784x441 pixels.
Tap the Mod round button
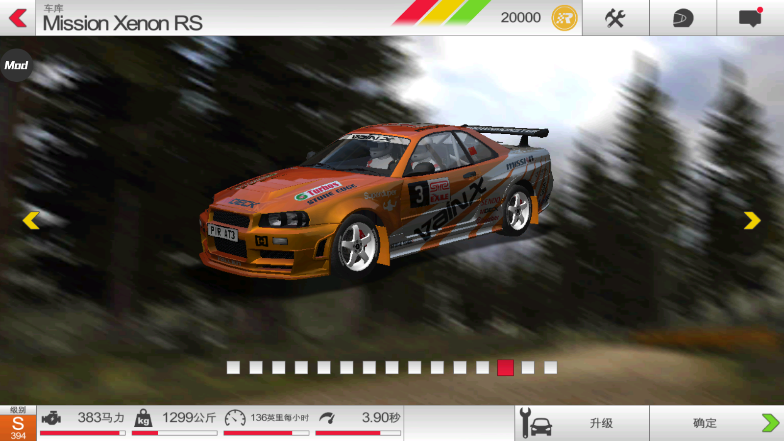[x=15, y=66]
